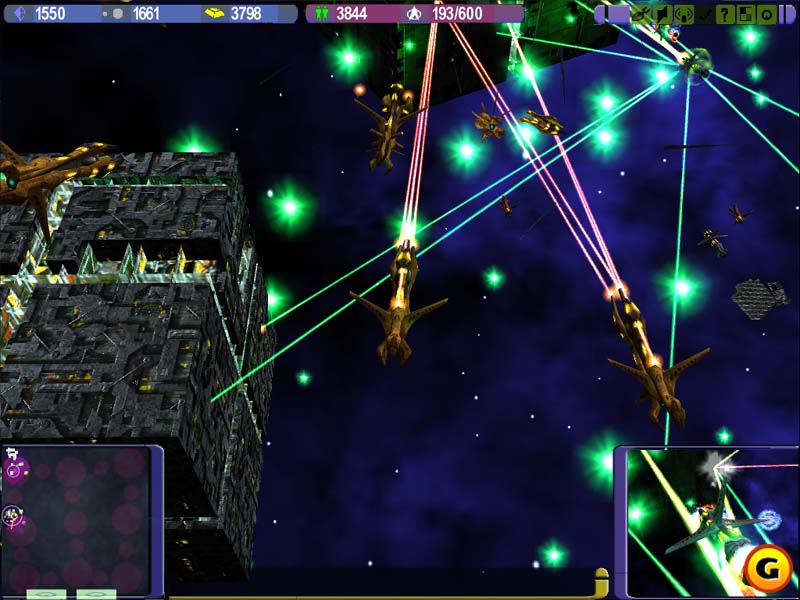
Task: Click the wrench icon button
Action: 641,14
